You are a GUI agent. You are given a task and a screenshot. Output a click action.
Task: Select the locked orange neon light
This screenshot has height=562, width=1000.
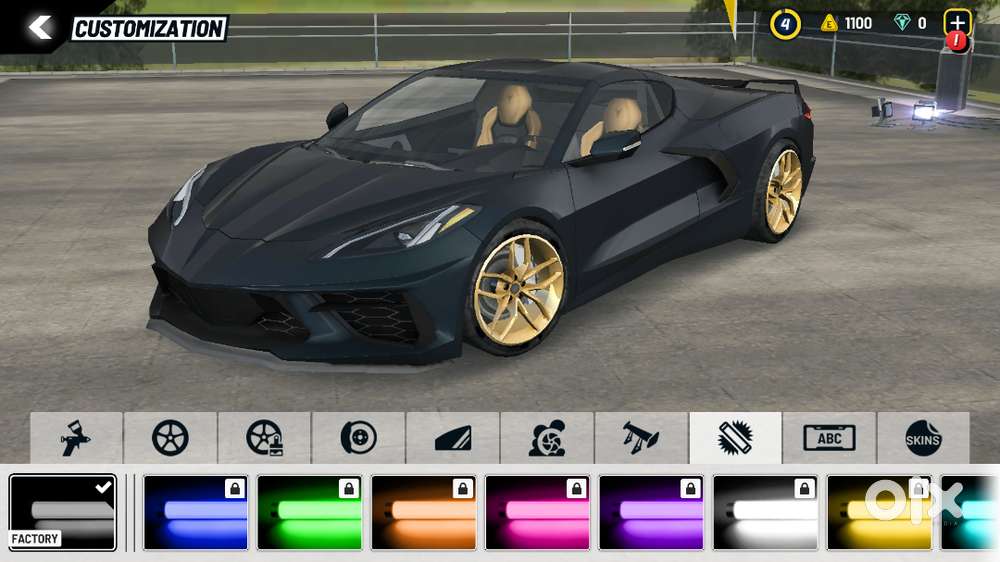(x=423, y=513)
